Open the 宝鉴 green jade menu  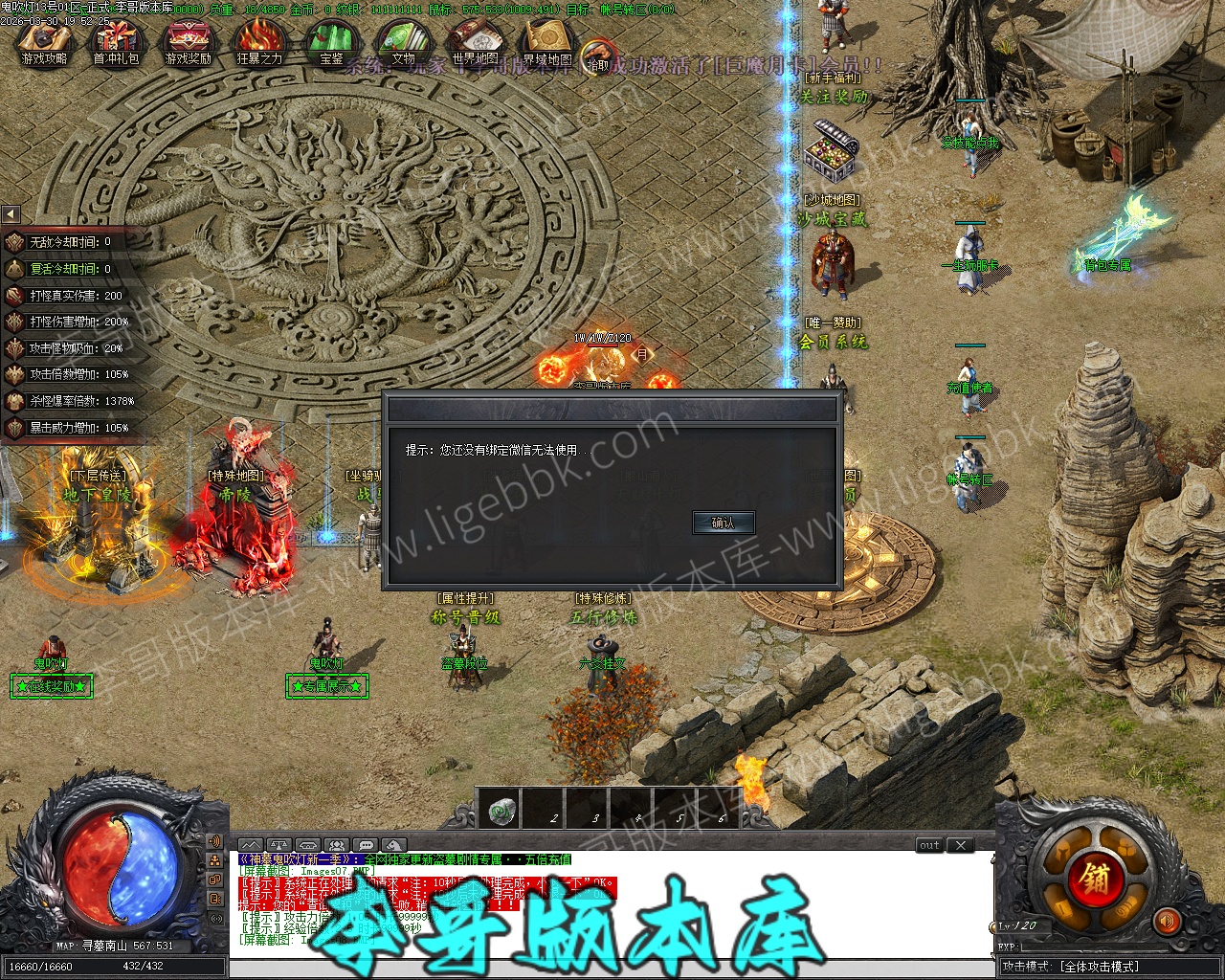[x=331, y=44]
